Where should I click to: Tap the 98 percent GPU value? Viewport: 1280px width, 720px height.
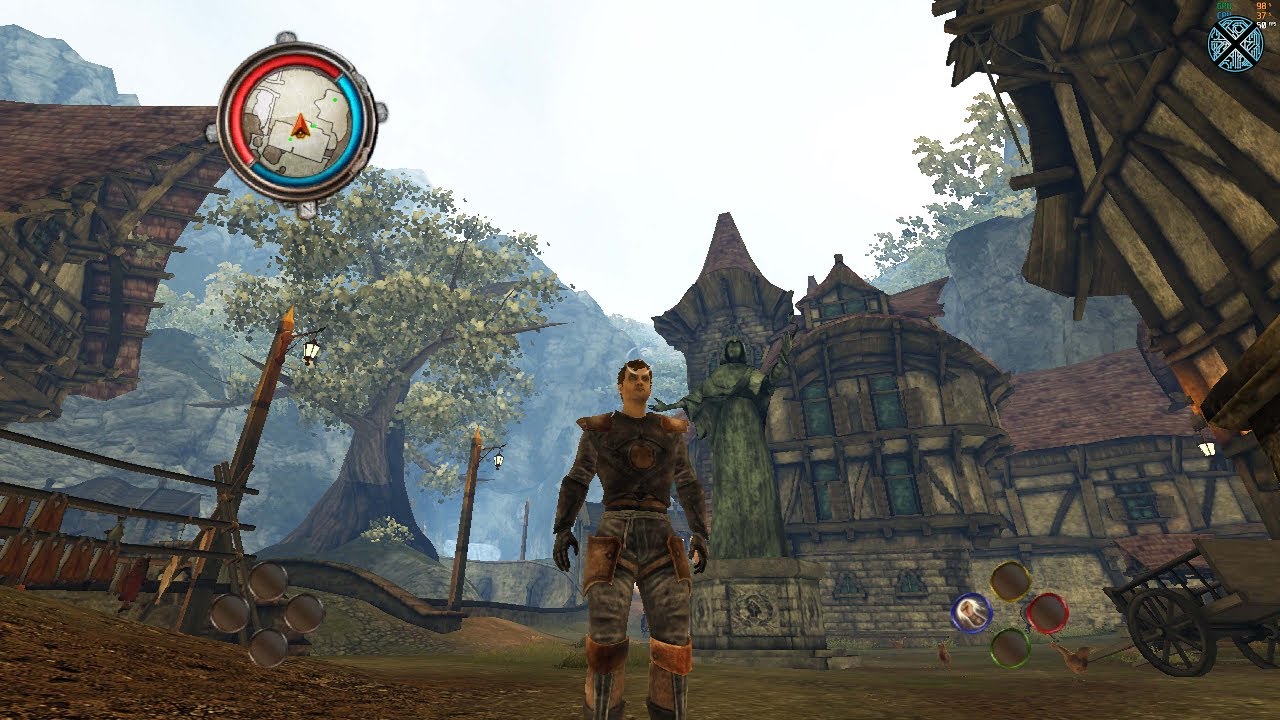[x=1260, y=6]
